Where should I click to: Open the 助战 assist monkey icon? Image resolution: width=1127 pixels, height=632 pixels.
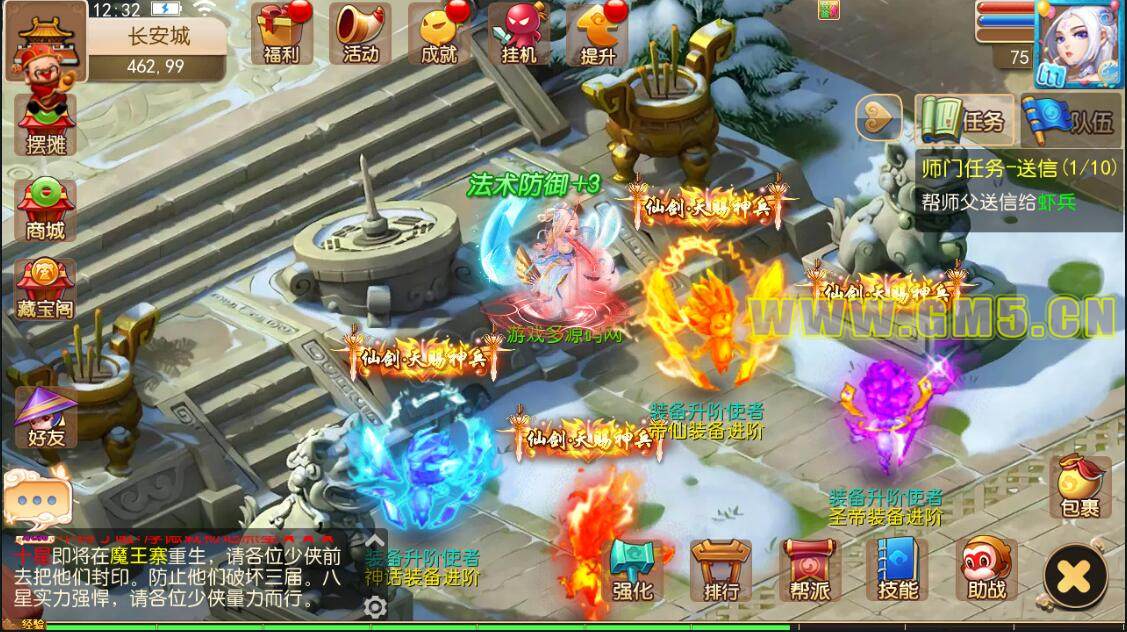click(986, 571)
